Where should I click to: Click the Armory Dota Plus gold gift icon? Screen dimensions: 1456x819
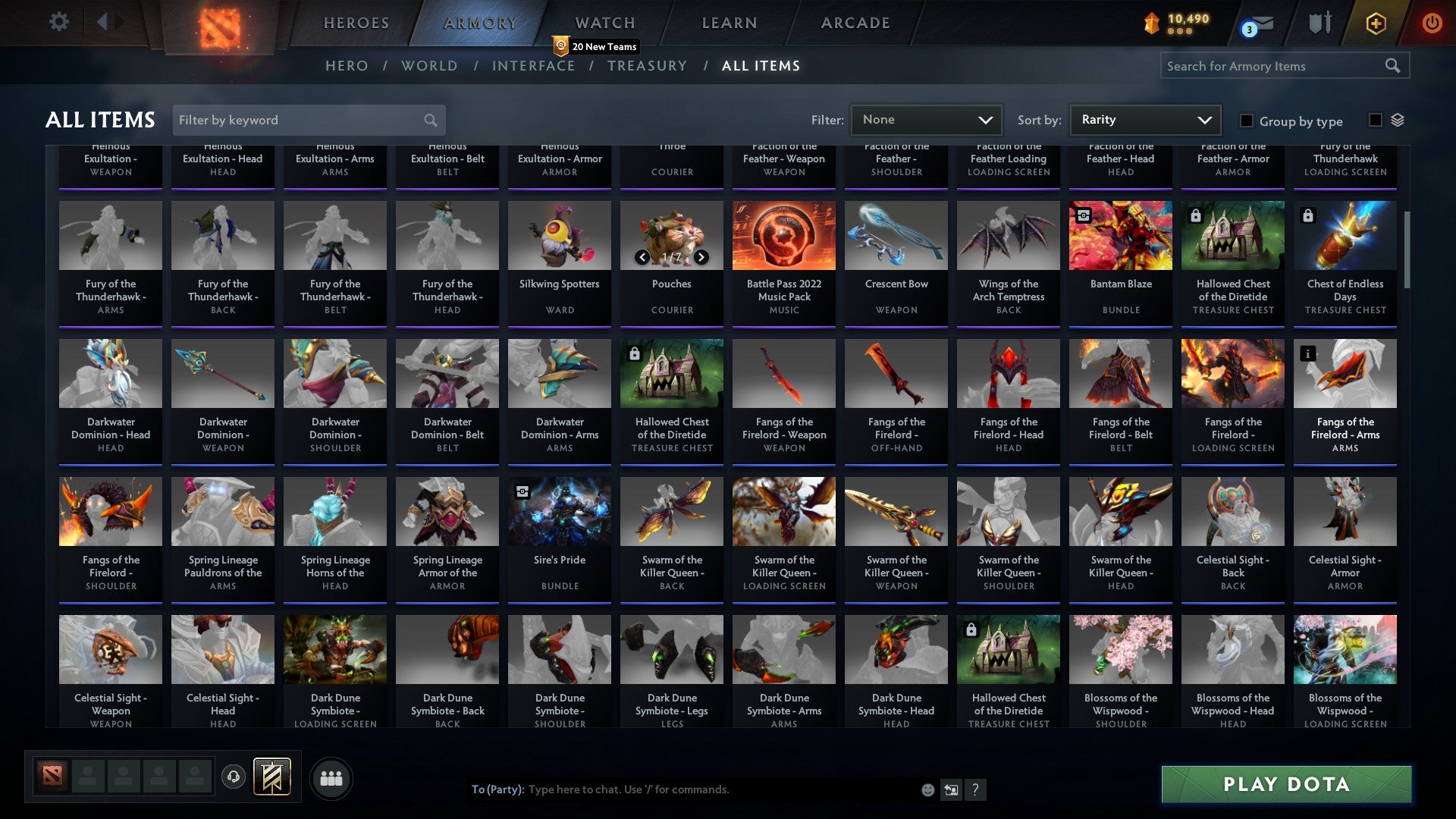[x=1376, y=23]
